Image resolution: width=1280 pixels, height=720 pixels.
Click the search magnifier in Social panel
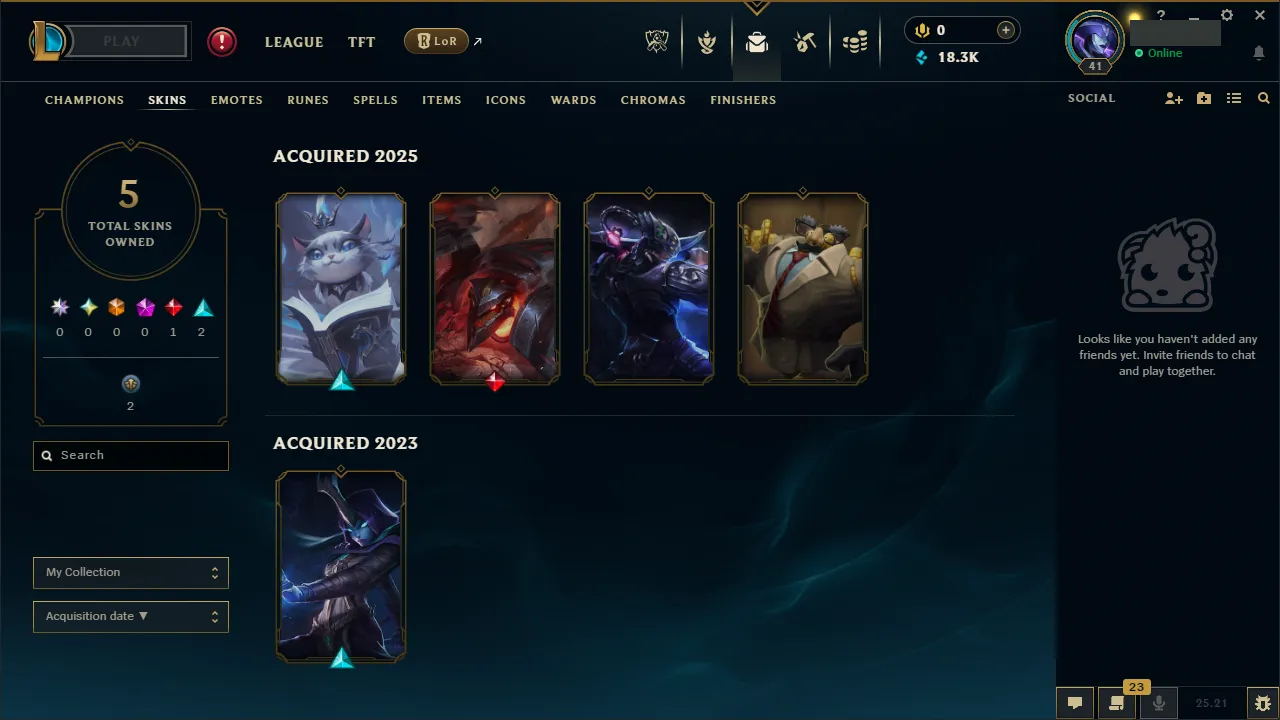click(1263, 98)
